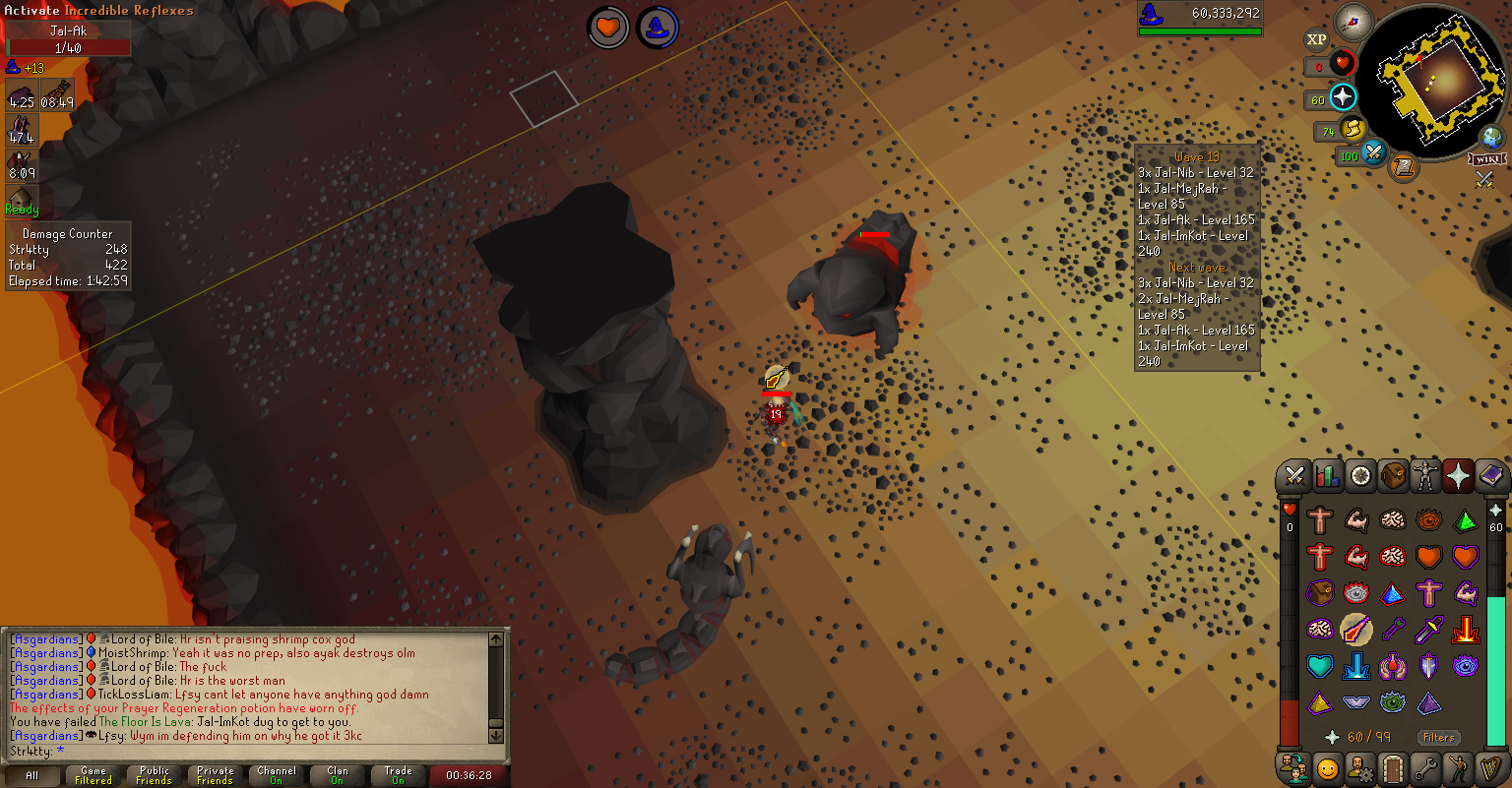Open the Wiki lookup banner
Screen dimensions: 1512x788
tap(1487, 159)
